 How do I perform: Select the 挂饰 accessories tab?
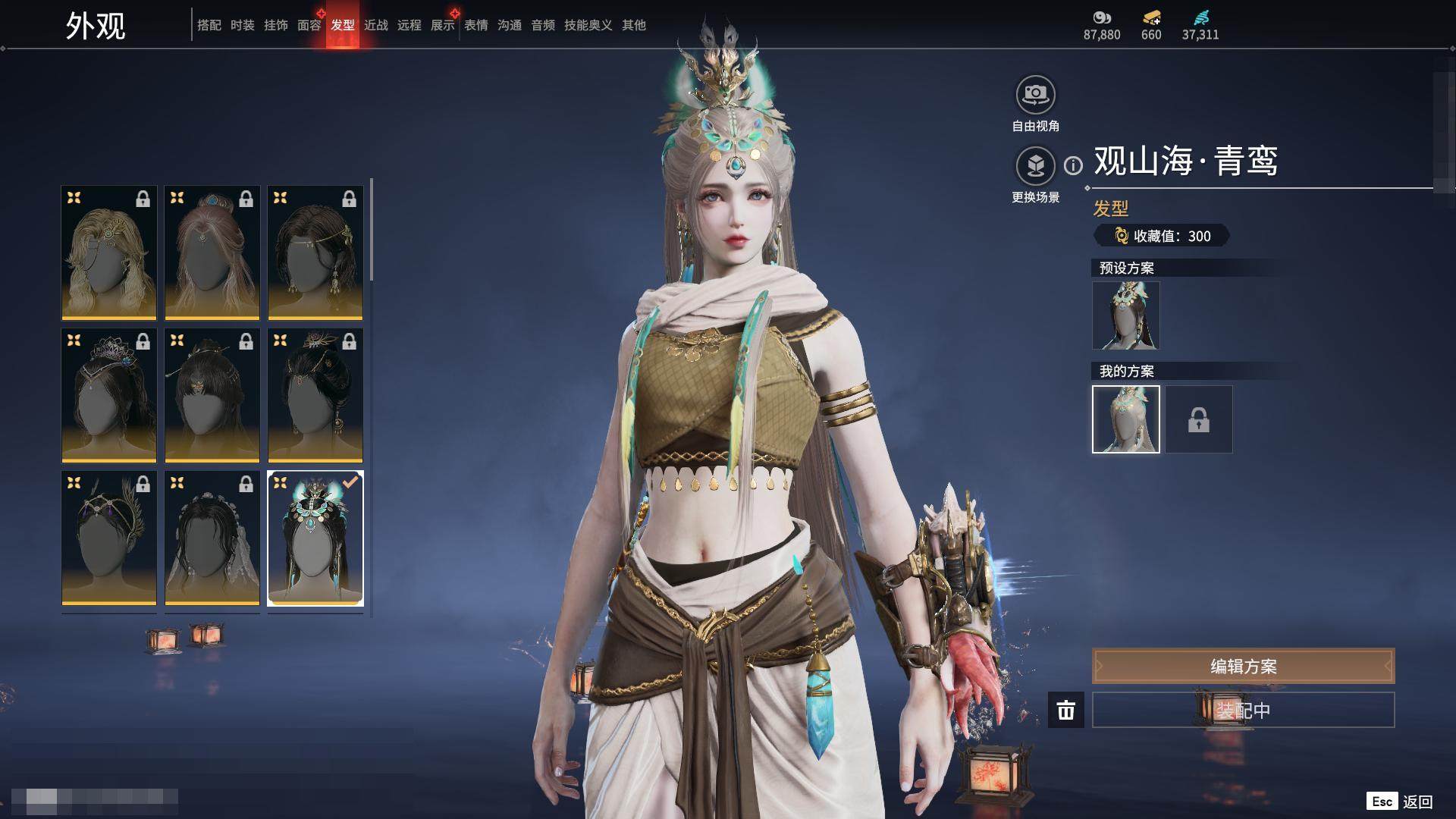[275, 25]
